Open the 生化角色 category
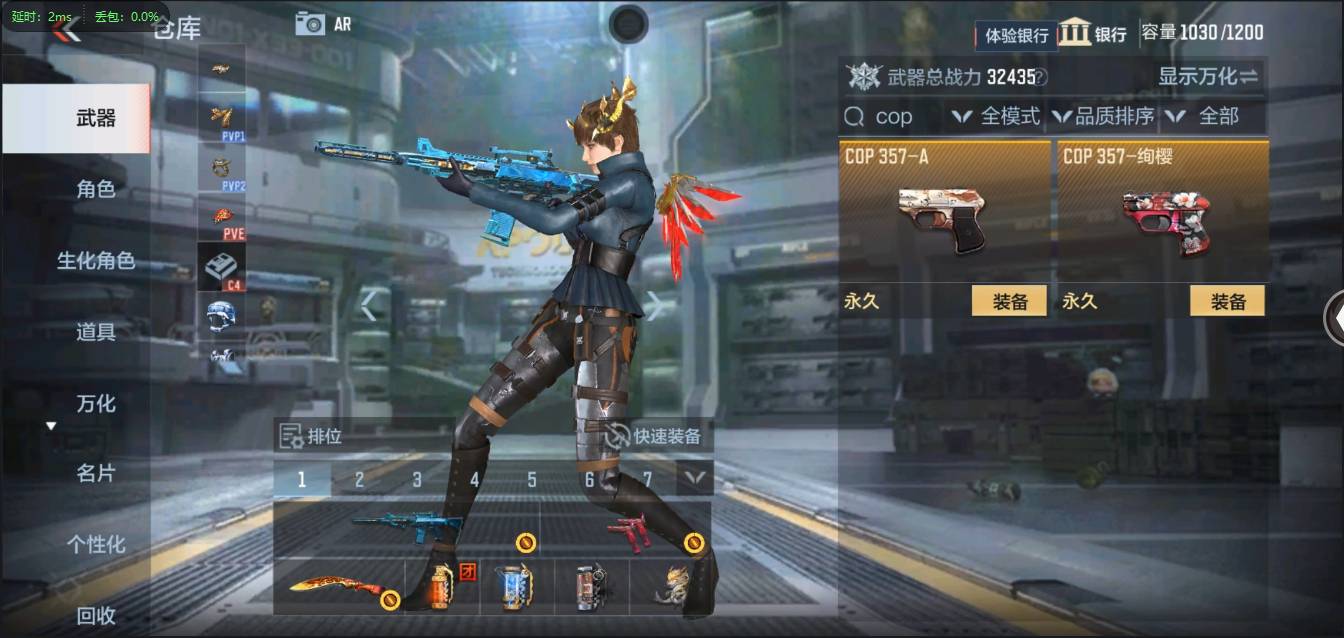 [x=96, y=261]
